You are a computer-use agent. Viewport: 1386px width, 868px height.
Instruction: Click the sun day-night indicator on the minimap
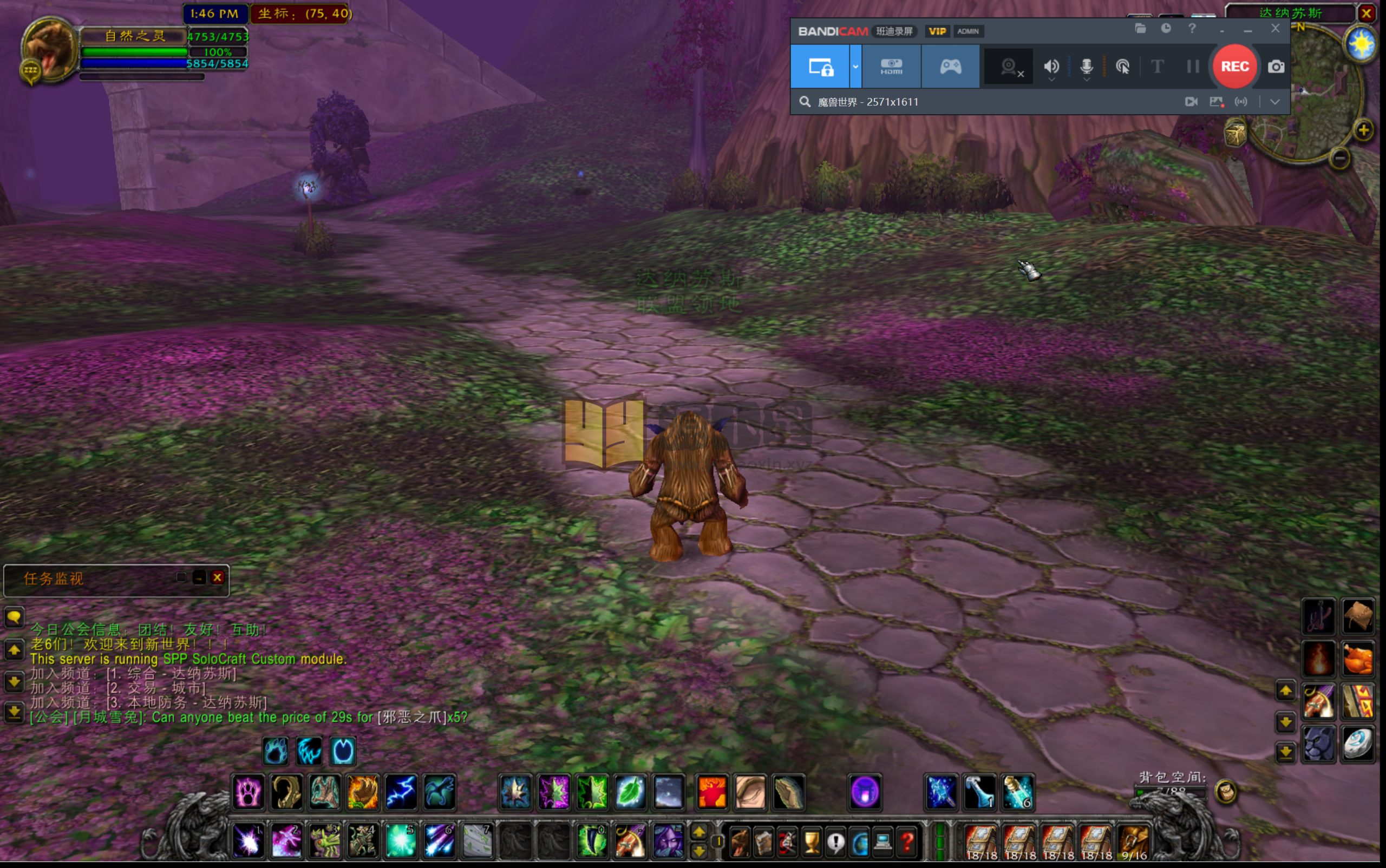click(x=1361, y=44)
